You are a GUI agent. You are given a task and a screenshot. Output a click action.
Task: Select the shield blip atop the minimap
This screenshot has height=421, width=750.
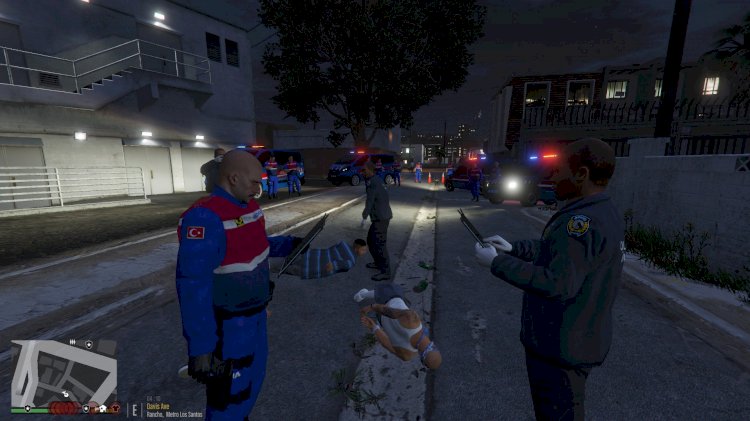point(89,345)
